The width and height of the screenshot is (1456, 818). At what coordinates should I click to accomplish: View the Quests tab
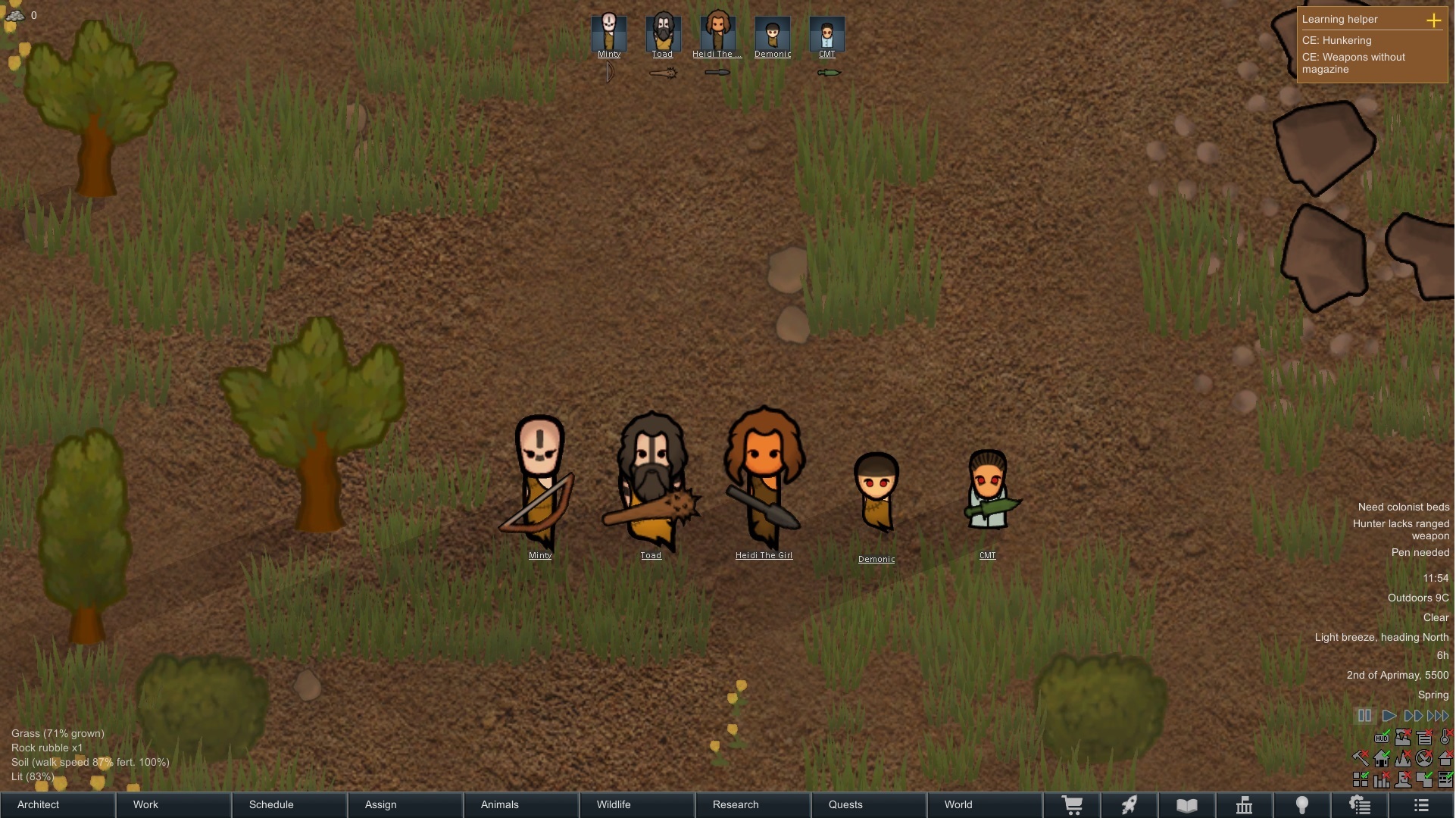[845, 804]
